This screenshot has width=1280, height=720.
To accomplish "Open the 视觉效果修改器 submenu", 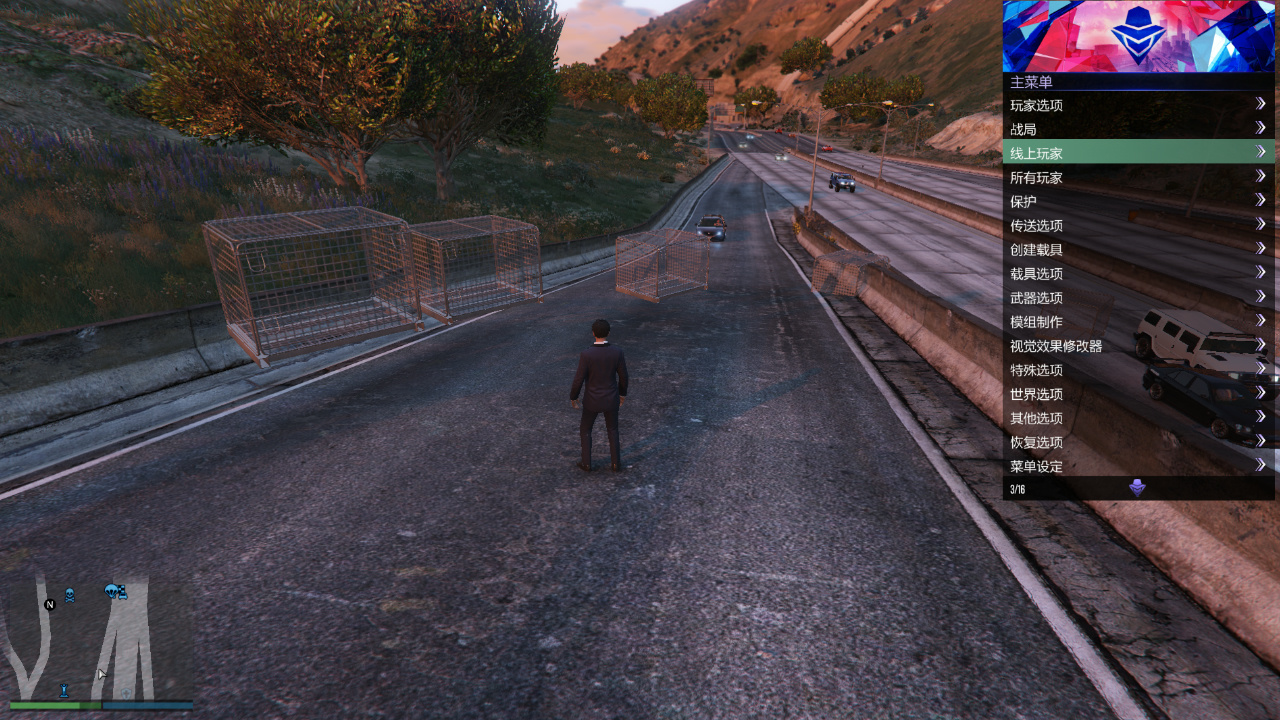I will 1138,345.
